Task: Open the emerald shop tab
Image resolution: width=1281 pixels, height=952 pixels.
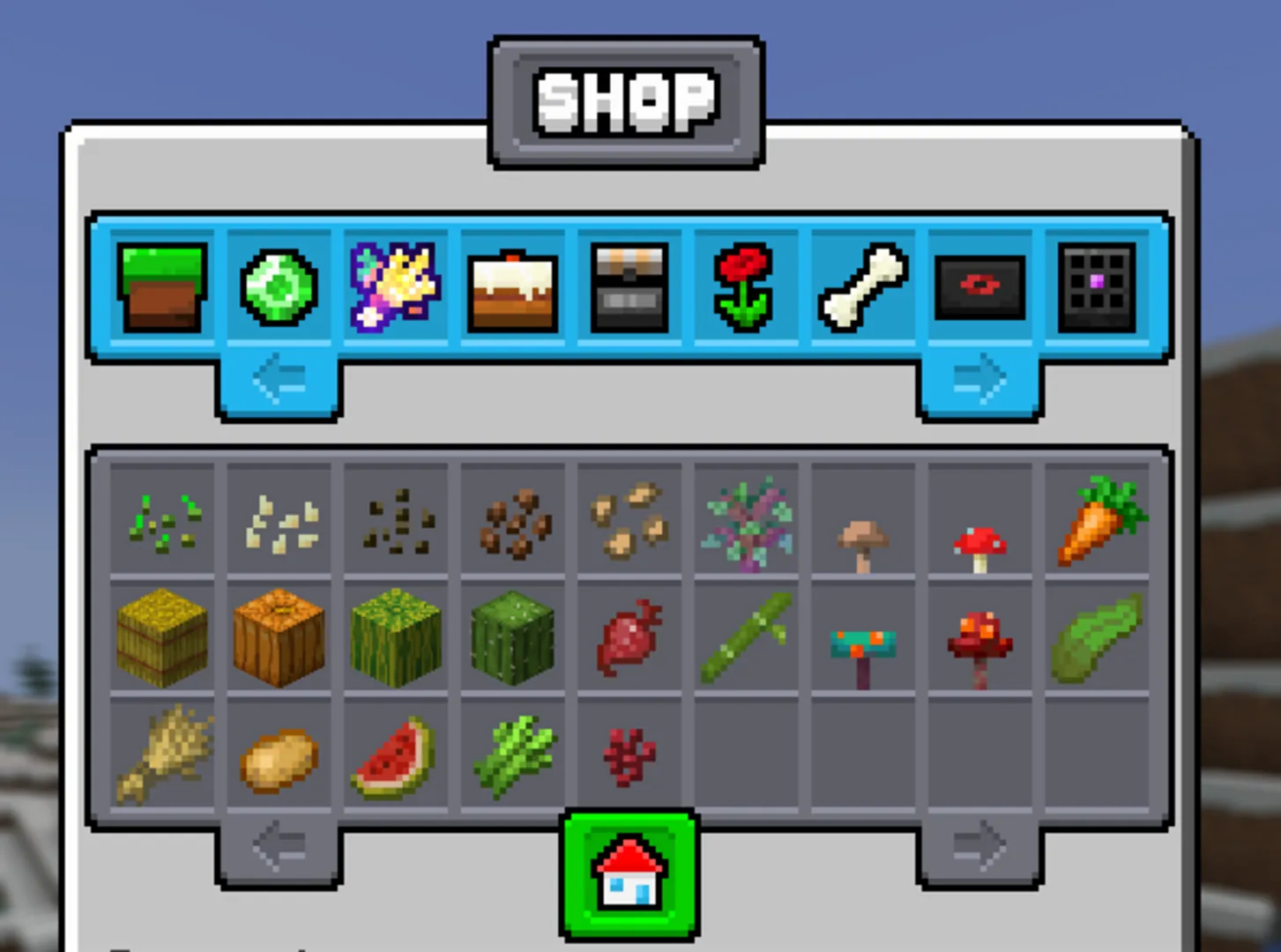Action: point(279,288)
